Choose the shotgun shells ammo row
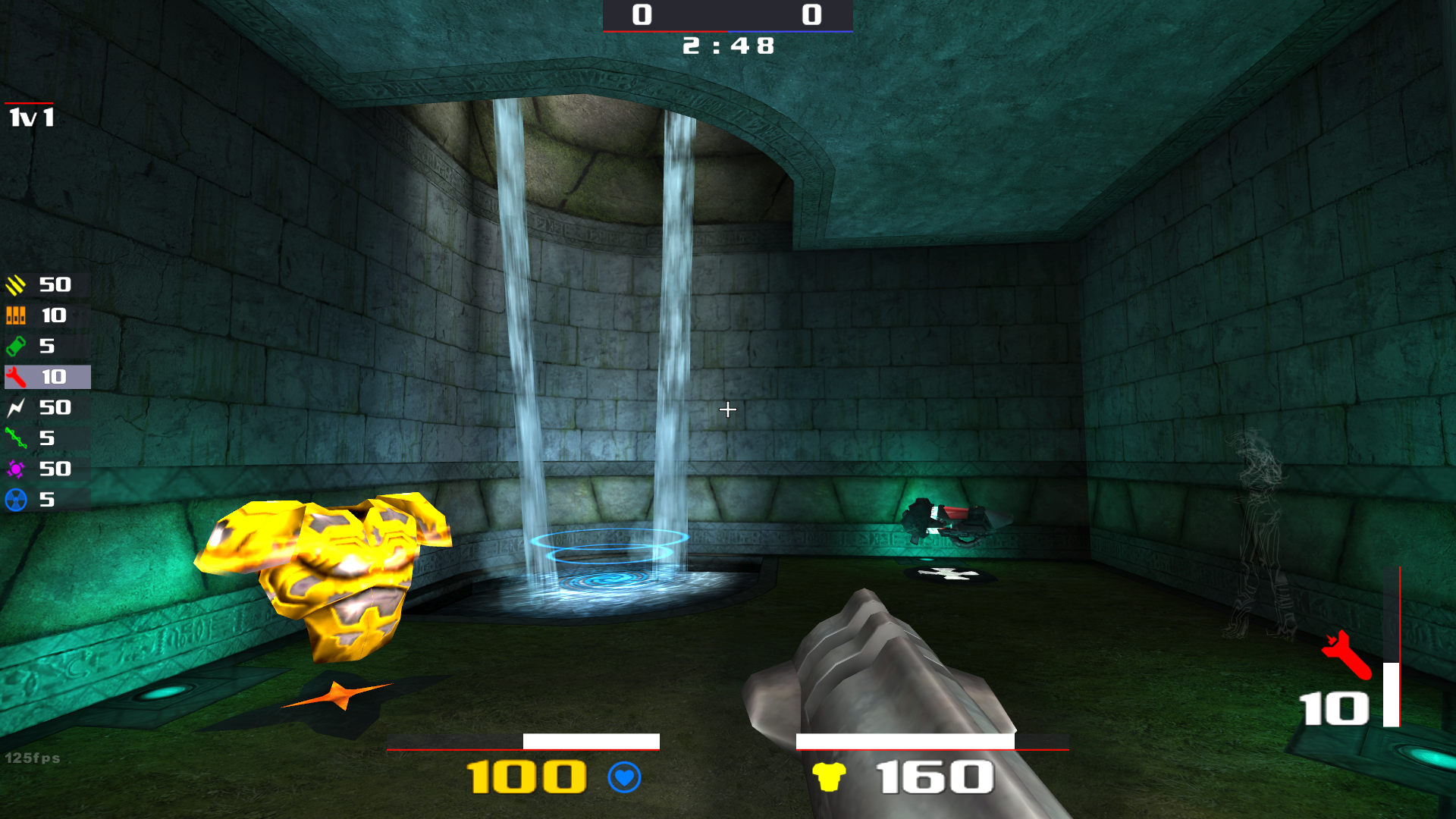The width and height of the screenshot is (1456, 819). (45, 315)
